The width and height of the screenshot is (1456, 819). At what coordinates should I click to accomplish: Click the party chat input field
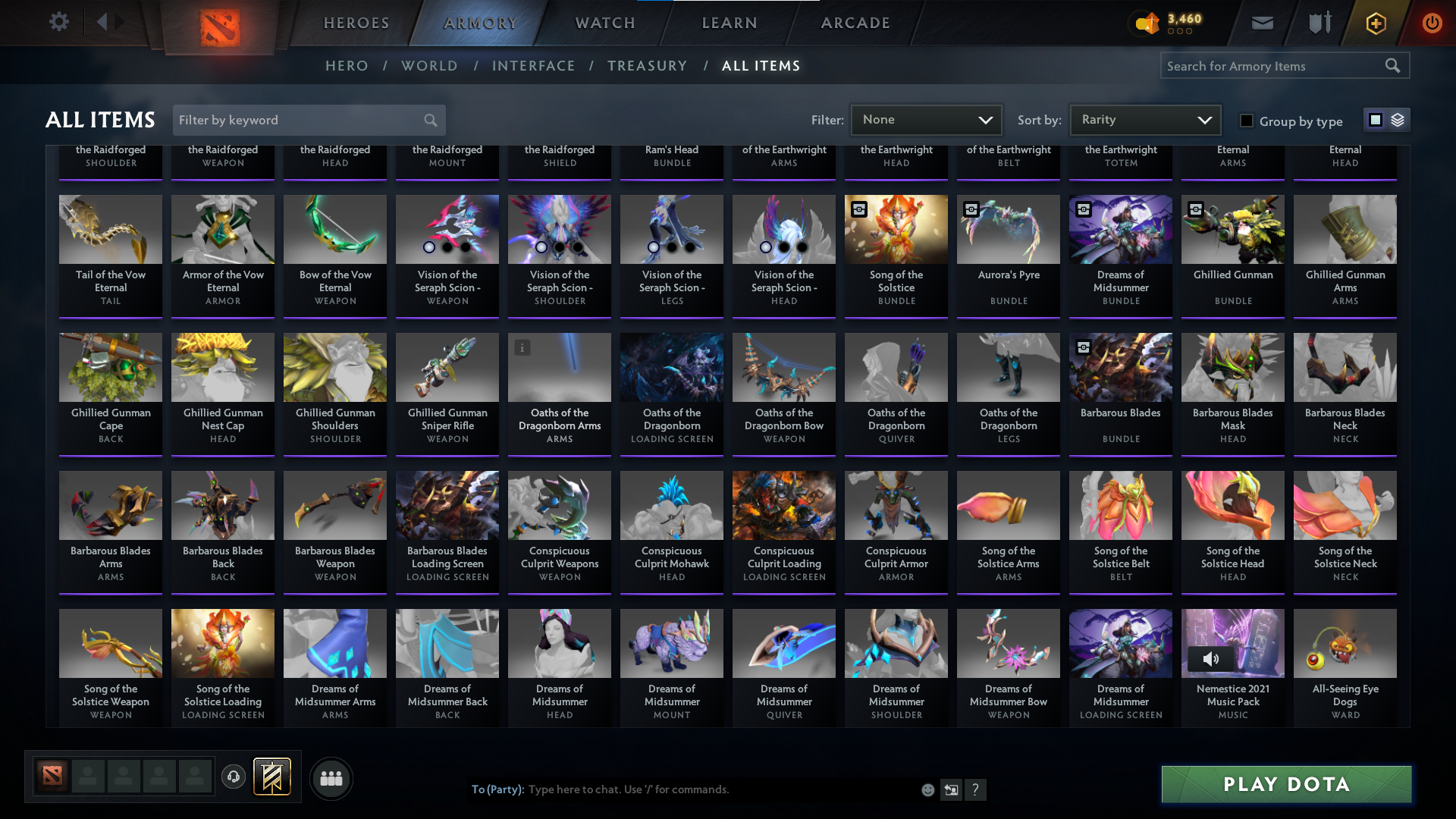[x=682, y=789]
